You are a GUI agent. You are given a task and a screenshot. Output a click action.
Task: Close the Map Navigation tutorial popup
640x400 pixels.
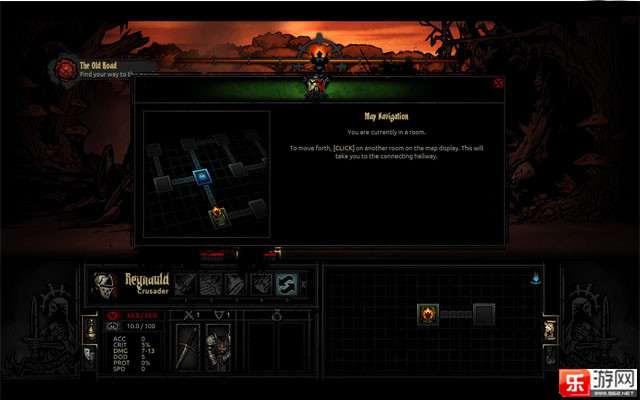coord(498,84)
